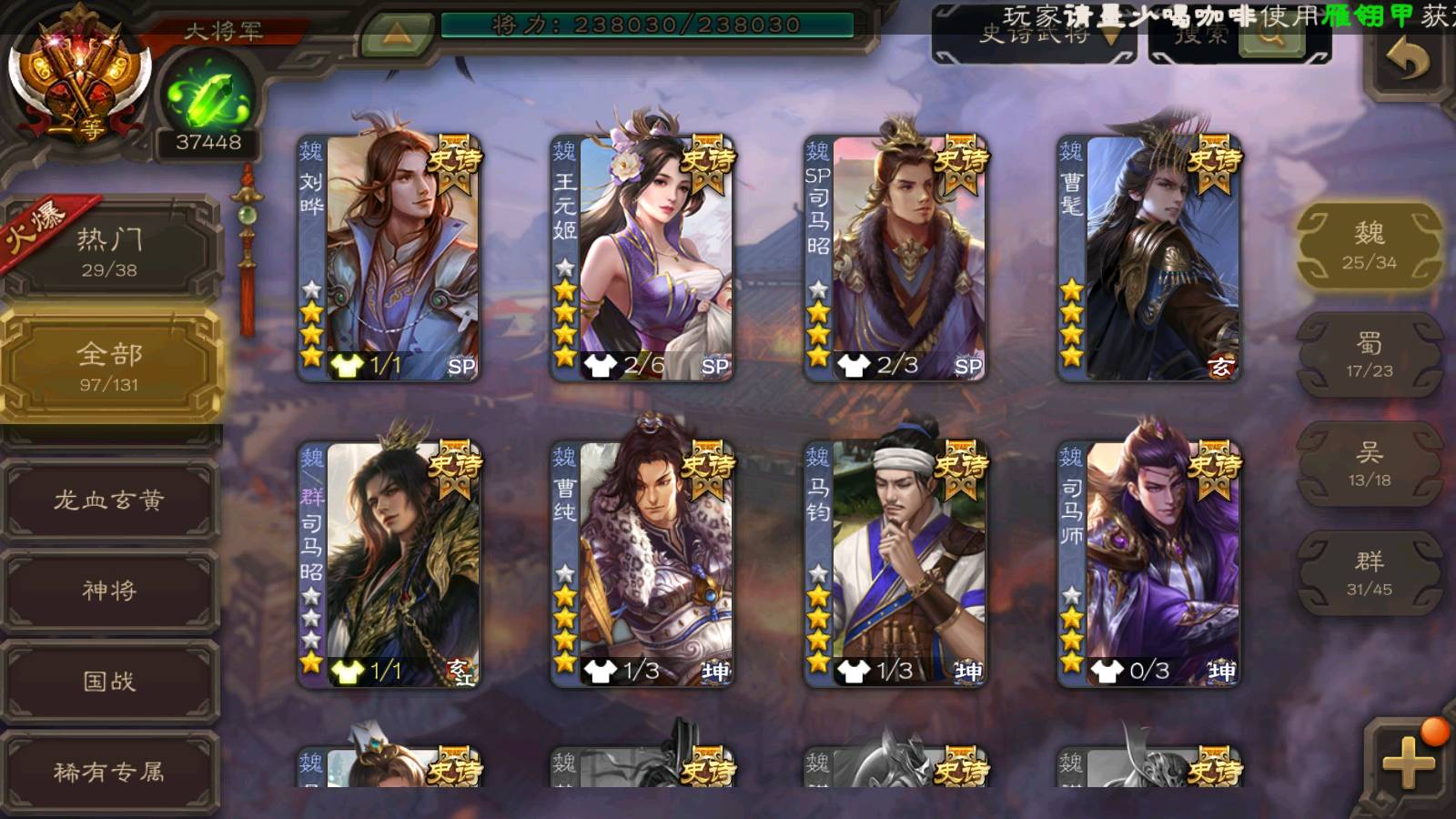Image resolution: width=1456 pixels, height=819 pixels.
Task: Open the 龙血玄黄 category
Action: (110, 500)
